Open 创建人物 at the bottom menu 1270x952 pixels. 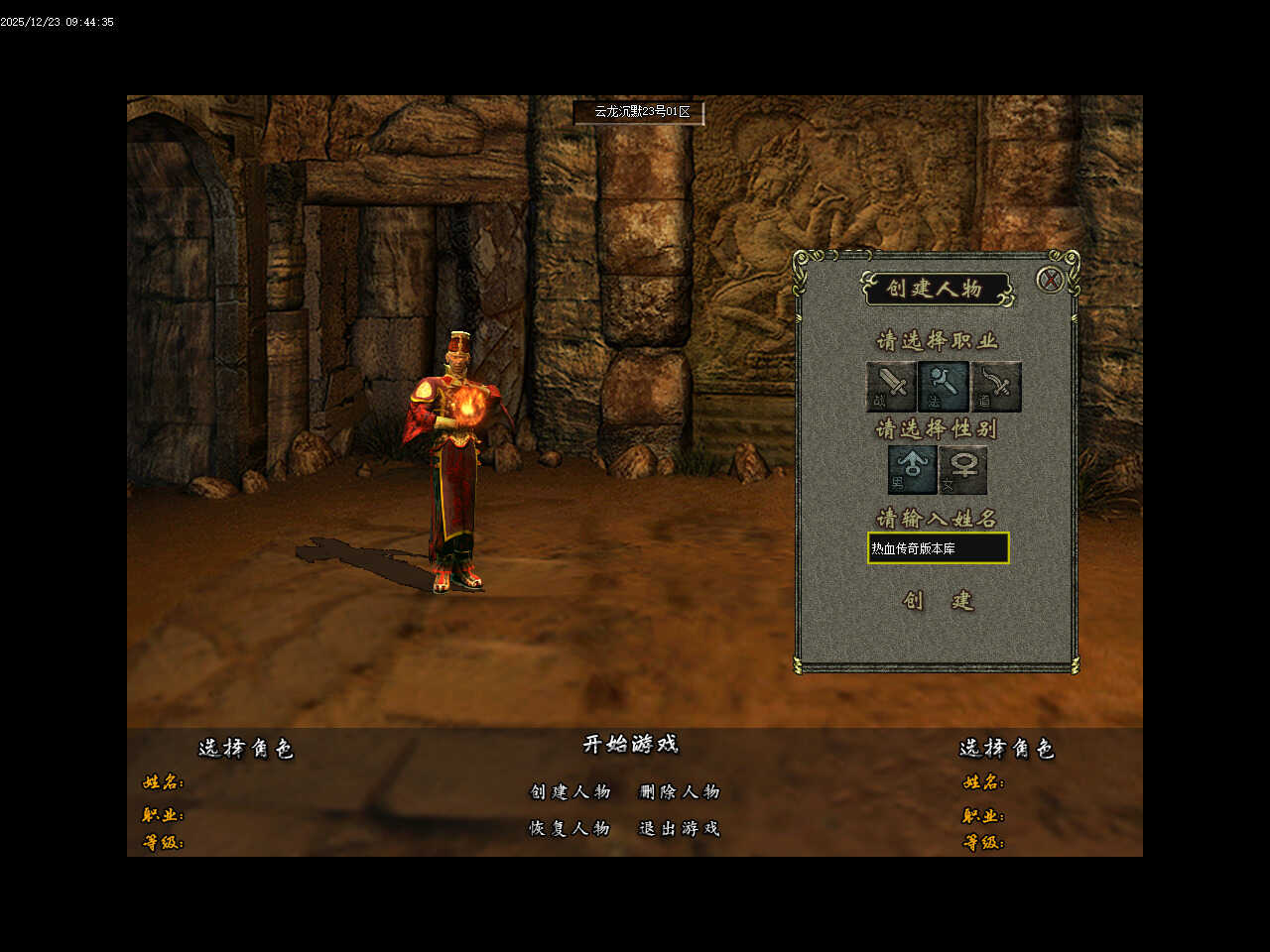click(570, 791)
